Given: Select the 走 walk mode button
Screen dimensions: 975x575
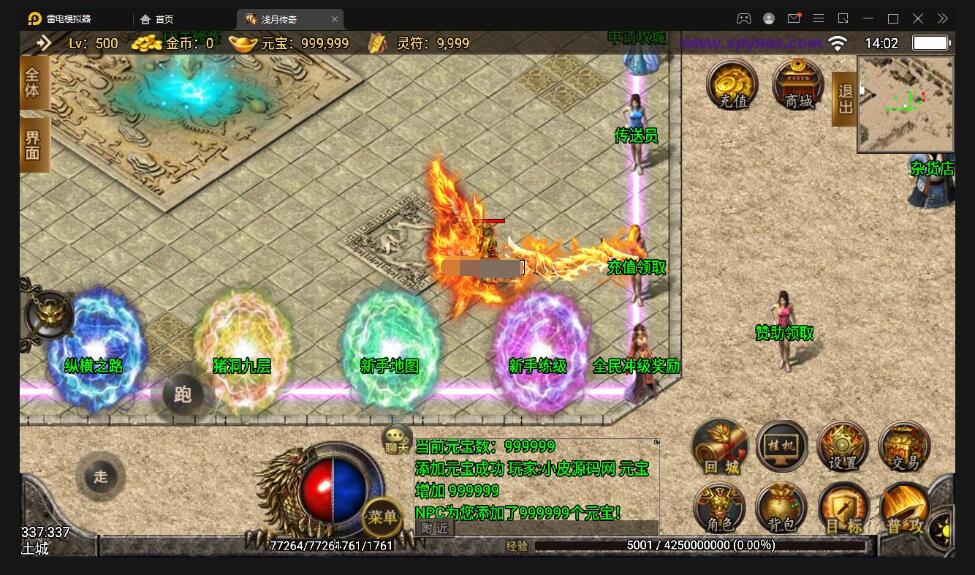Looking at the screenshot, I should [100, 477].
